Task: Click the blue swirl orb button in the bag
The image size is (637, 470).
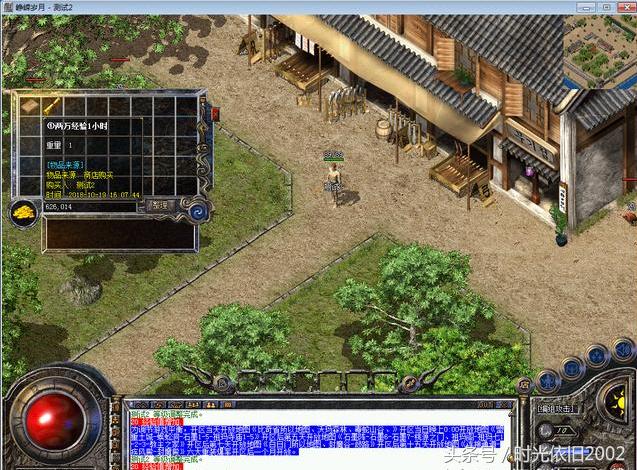Action: pyautogui.click(x=194, y=210)
